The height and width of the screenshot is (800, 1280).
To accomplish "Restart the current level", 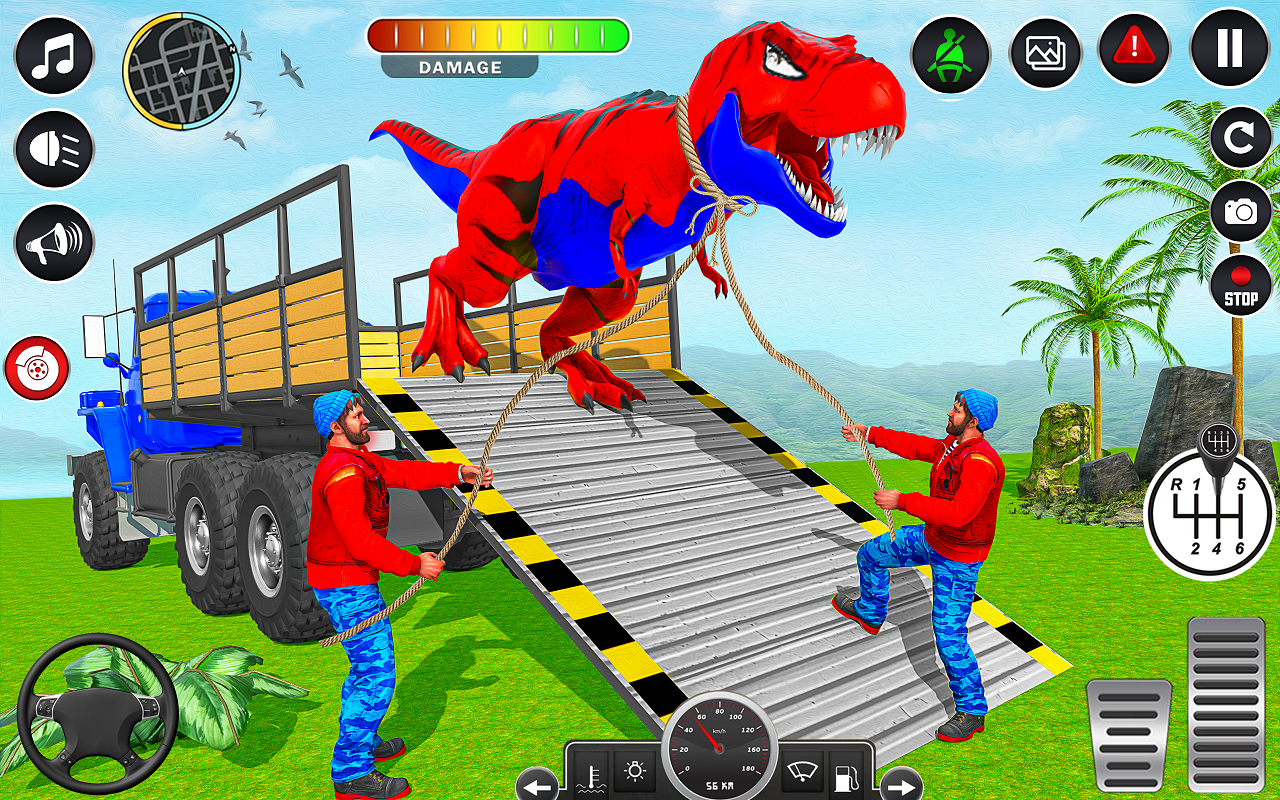I will [x=1240, y=138].
